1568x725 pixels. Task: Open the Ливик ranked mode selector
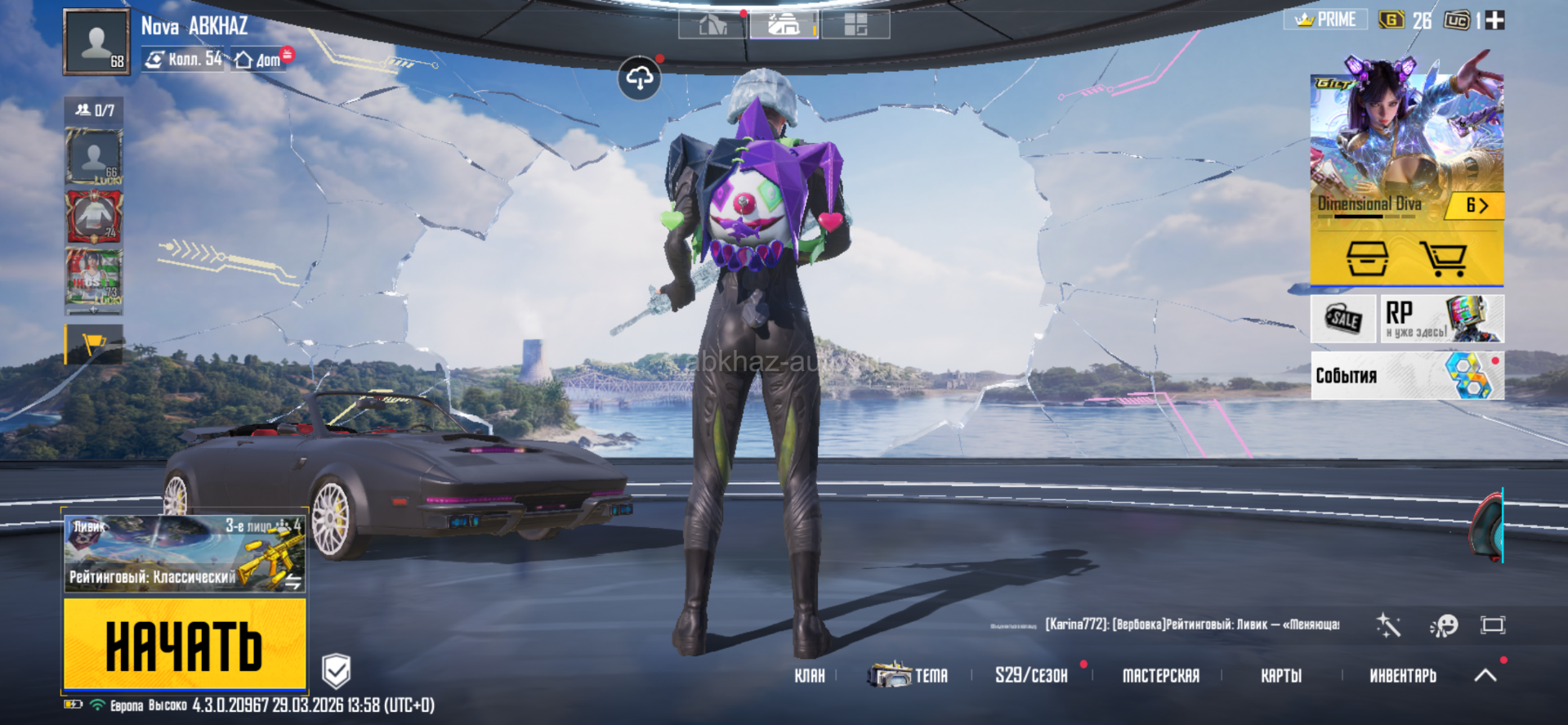click(185, 553)
